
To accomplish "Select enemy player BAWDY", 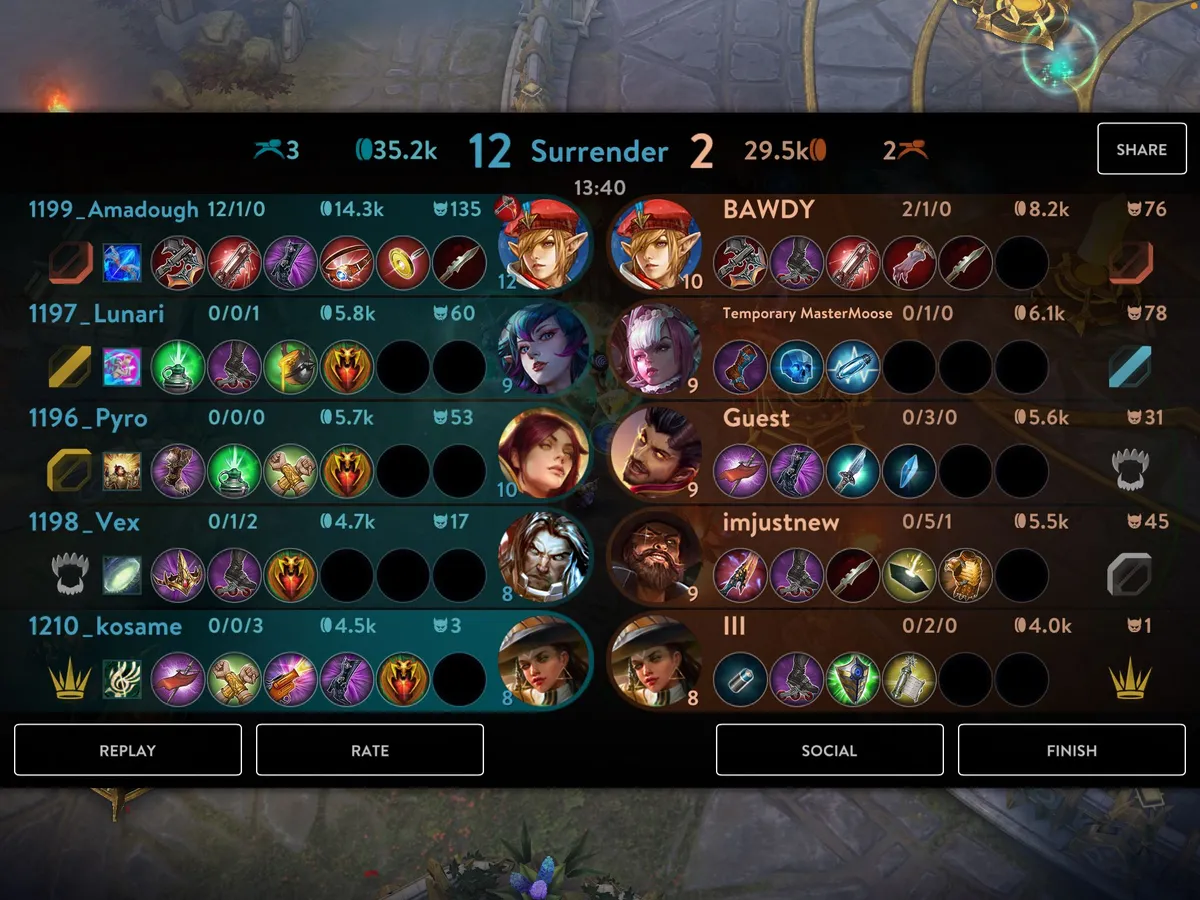I will click(x=768, y=210).
